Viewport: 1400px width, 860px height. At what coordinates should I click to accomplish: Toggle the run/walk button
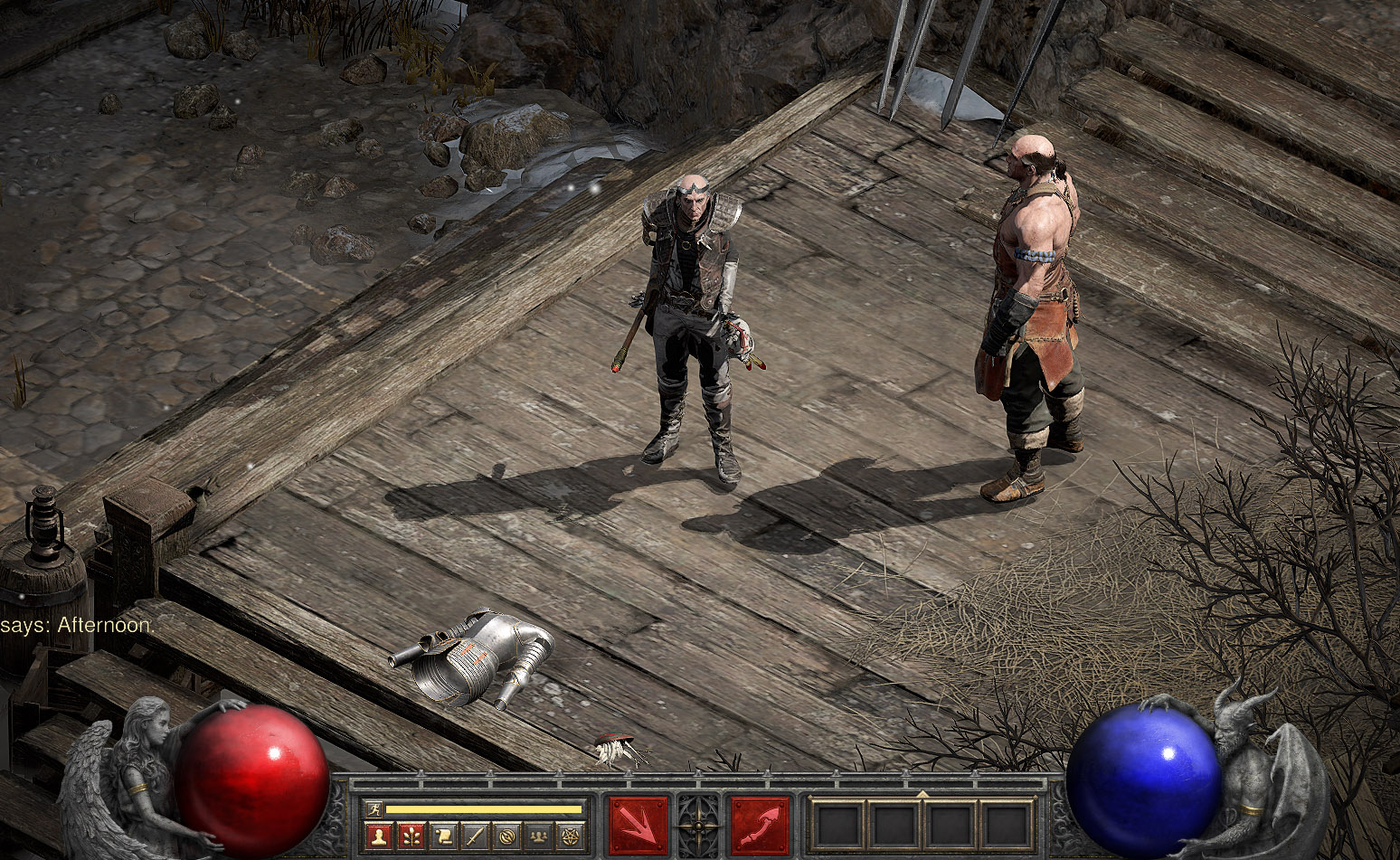tap(373, 809)
